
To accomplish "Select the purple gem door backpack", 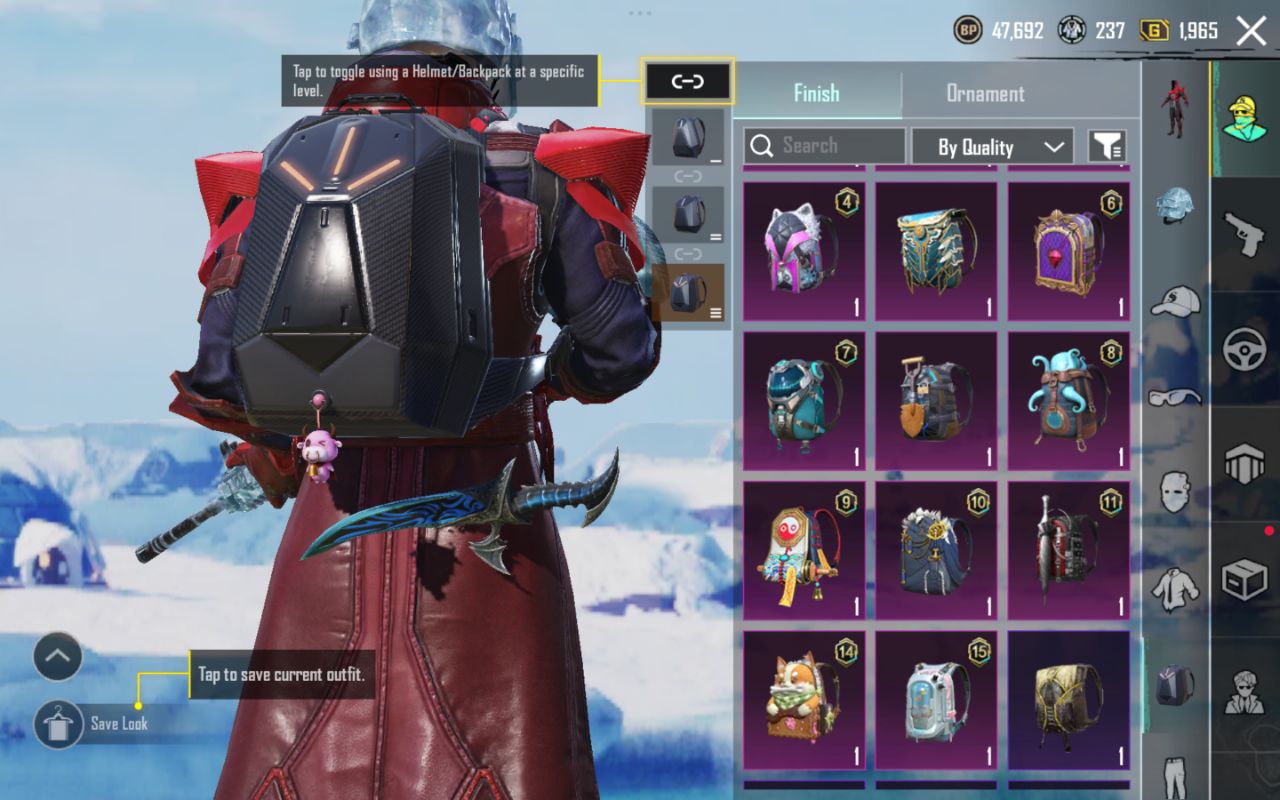I will pyautogui.click(x=1068, y=251).
